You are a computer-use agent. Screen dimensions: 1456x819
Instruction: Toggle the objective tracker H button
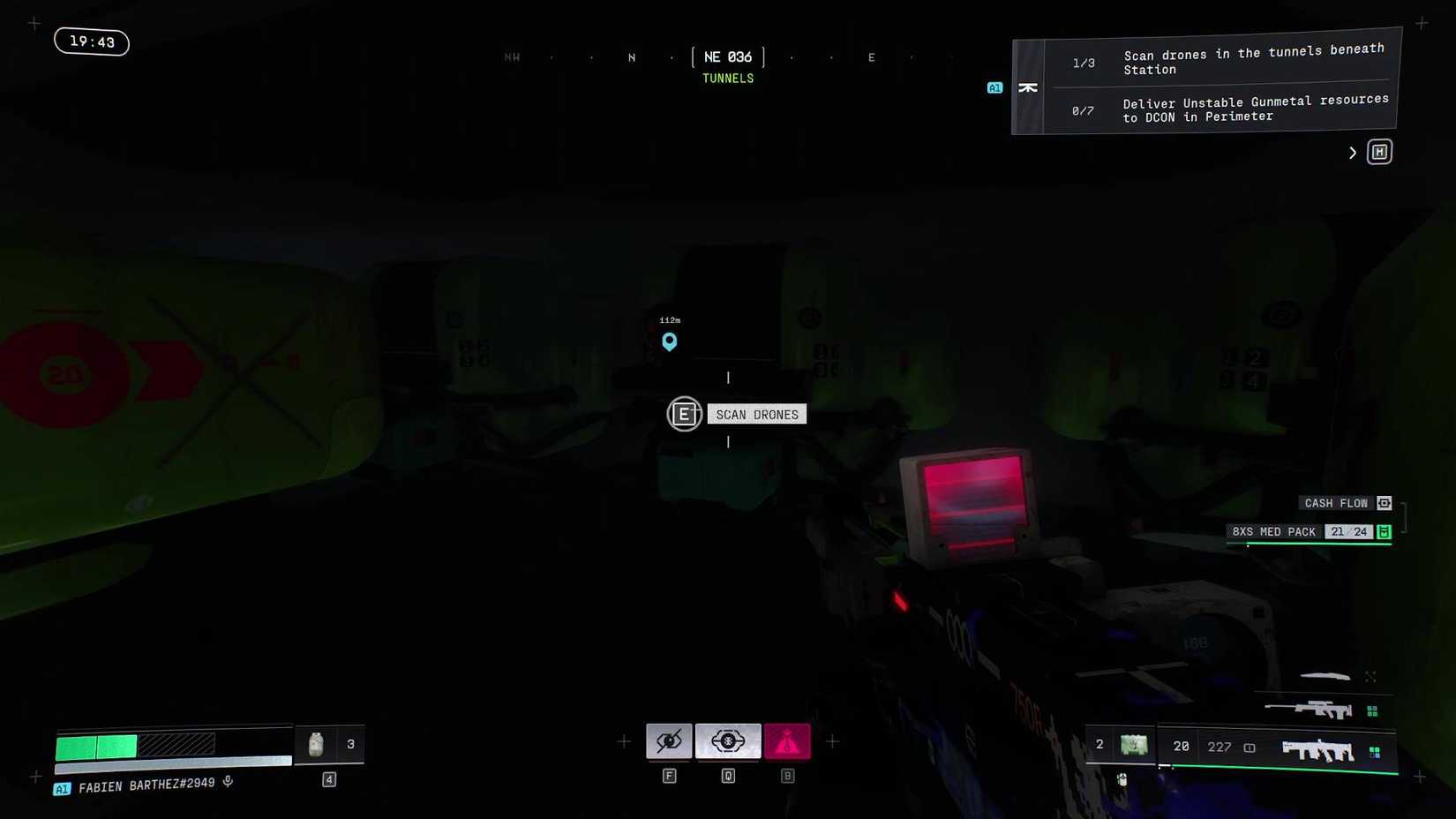(x=1379, y=151)
